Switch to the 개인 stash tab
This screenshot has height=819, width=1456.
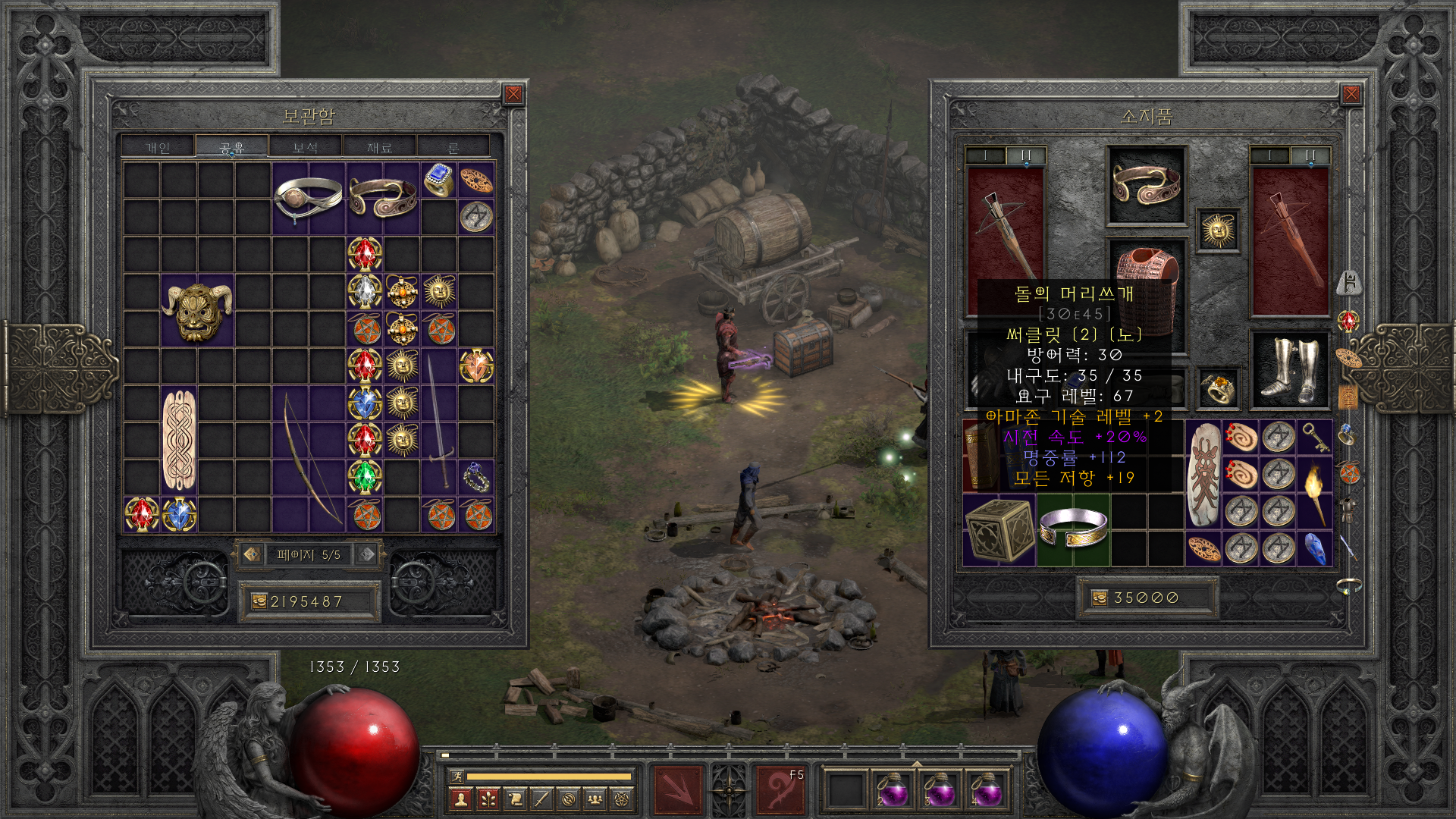pos(158,147)
